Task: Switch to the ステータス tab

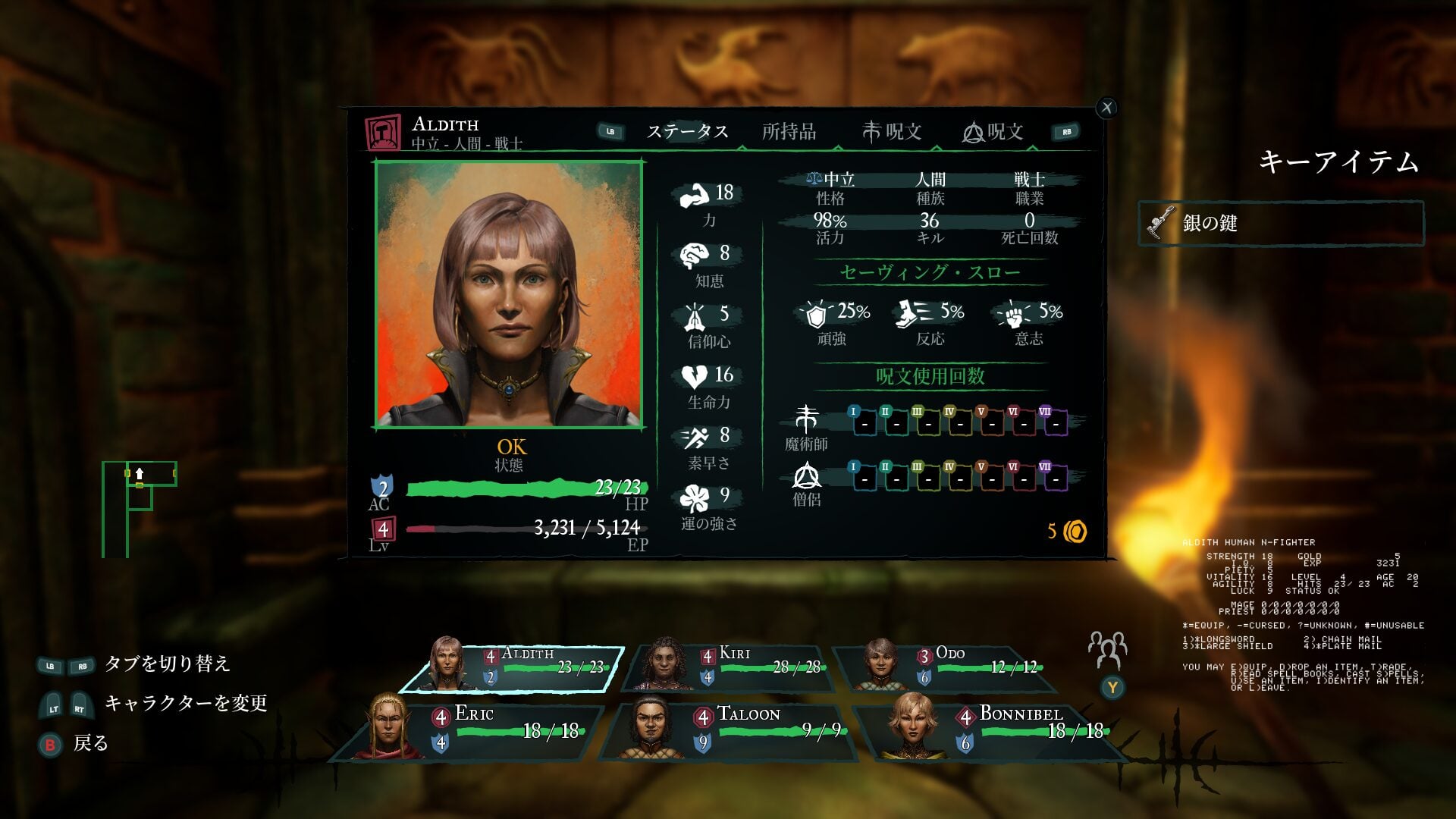Action: 687,132
